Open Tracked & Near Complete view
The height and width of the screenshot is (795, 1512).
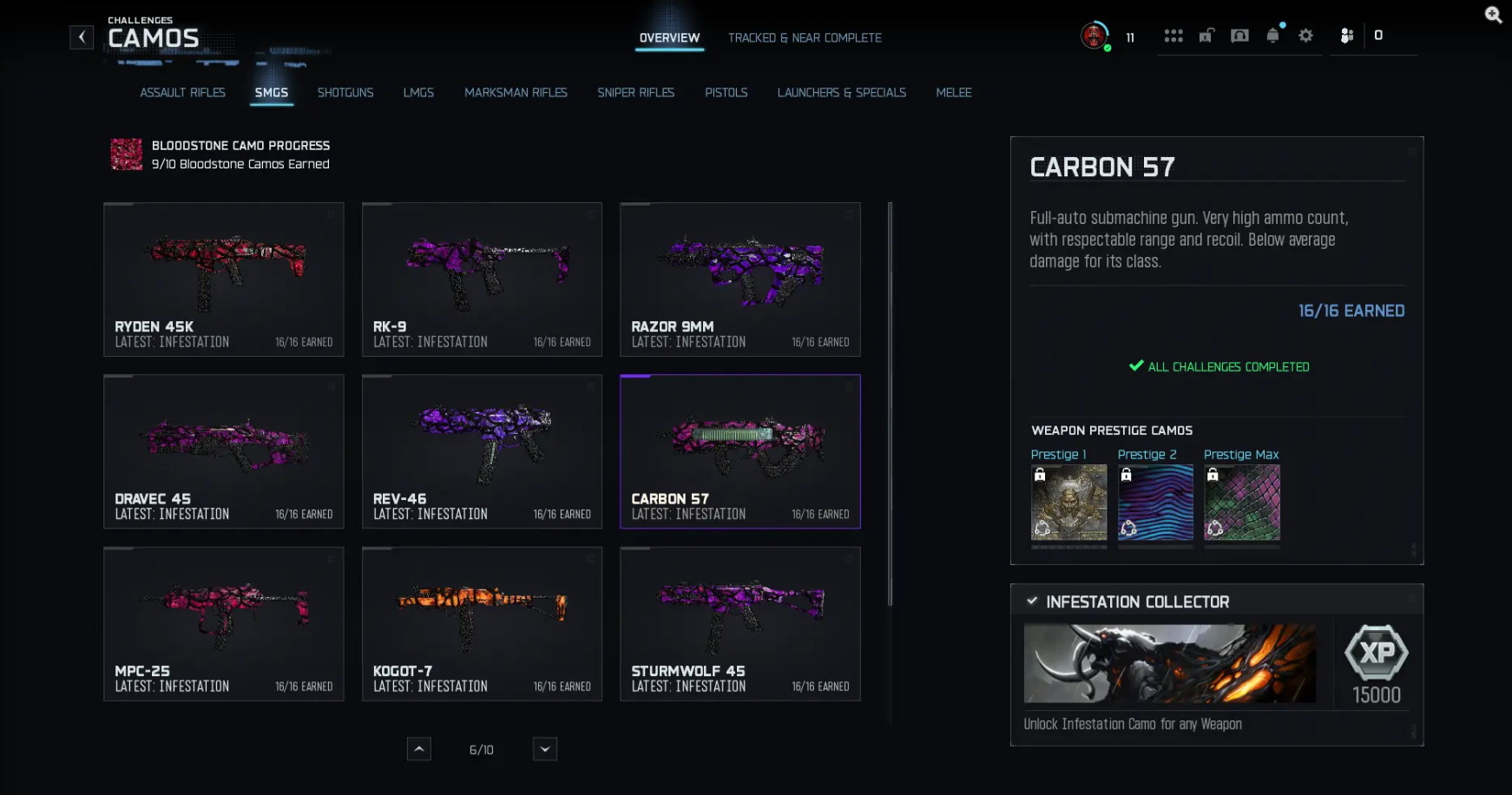804,37
